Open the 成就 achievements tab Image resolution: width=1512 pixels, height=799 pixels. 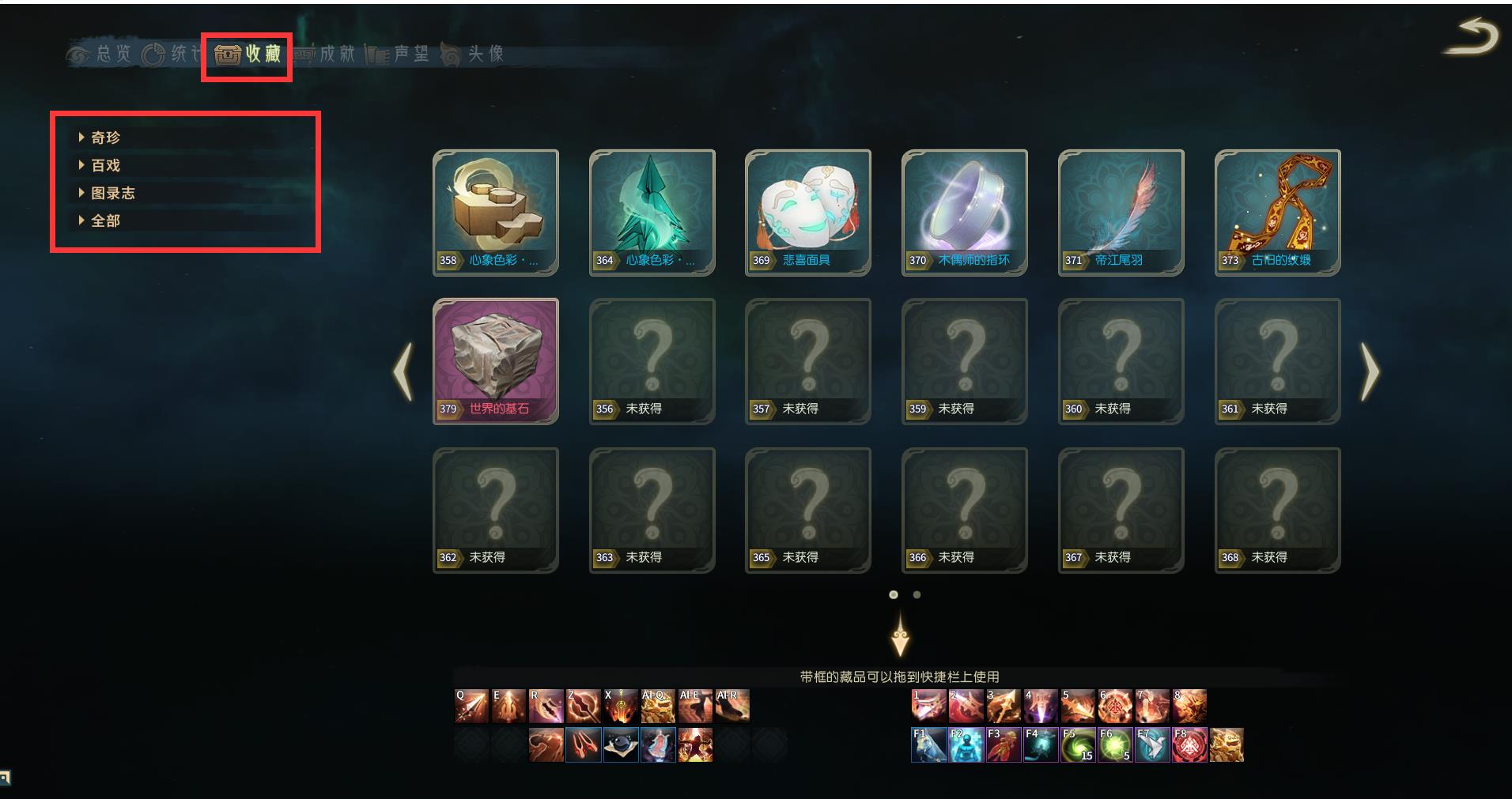pos(326,54)
